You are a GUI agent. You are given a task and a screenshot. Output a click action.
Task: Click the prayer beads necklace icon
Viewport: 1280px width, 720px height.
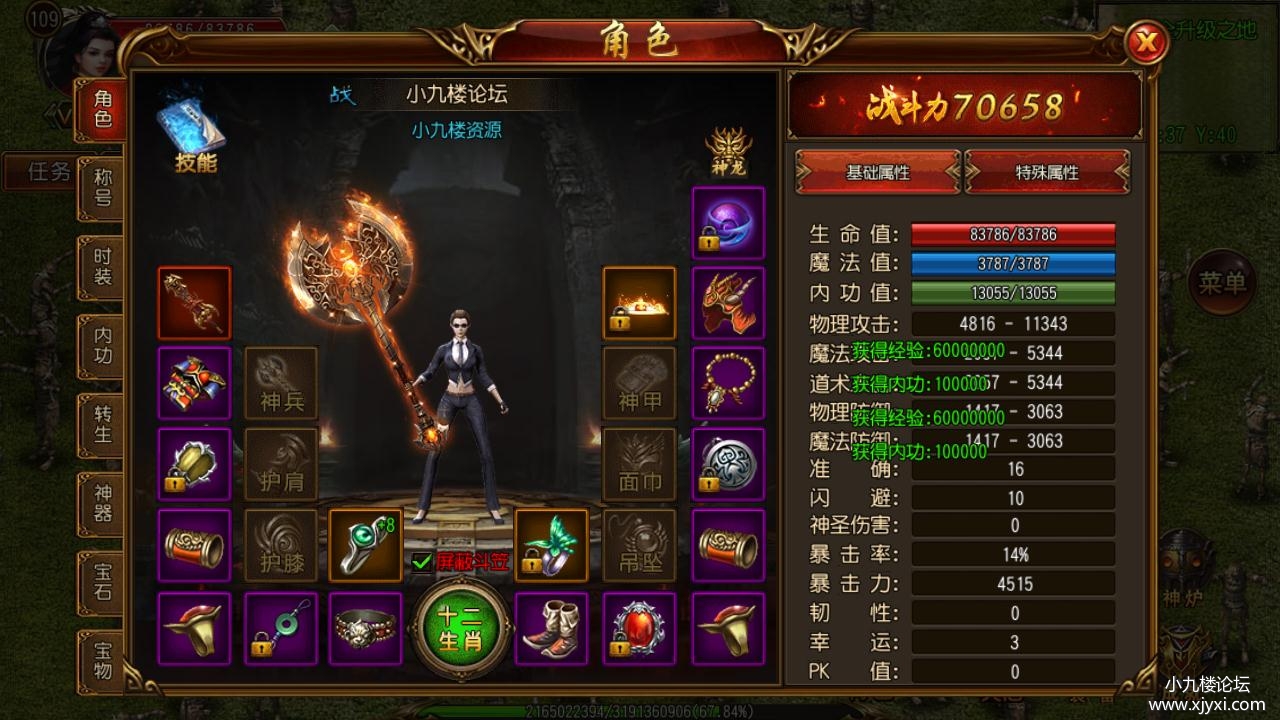click(x=728, y=381)
